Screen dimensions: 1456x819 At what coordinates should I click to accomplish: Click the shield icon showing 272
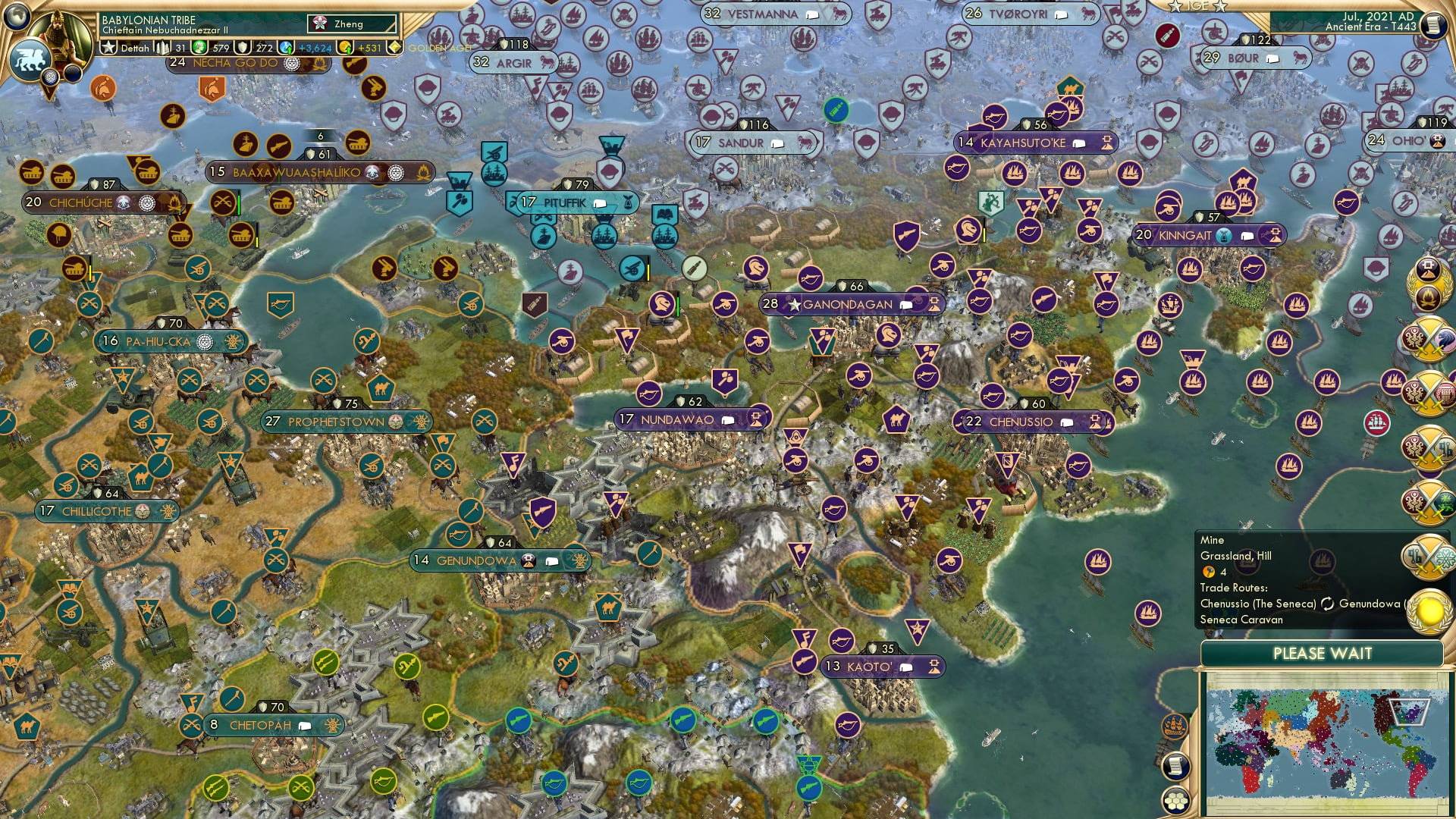[244, 47]
